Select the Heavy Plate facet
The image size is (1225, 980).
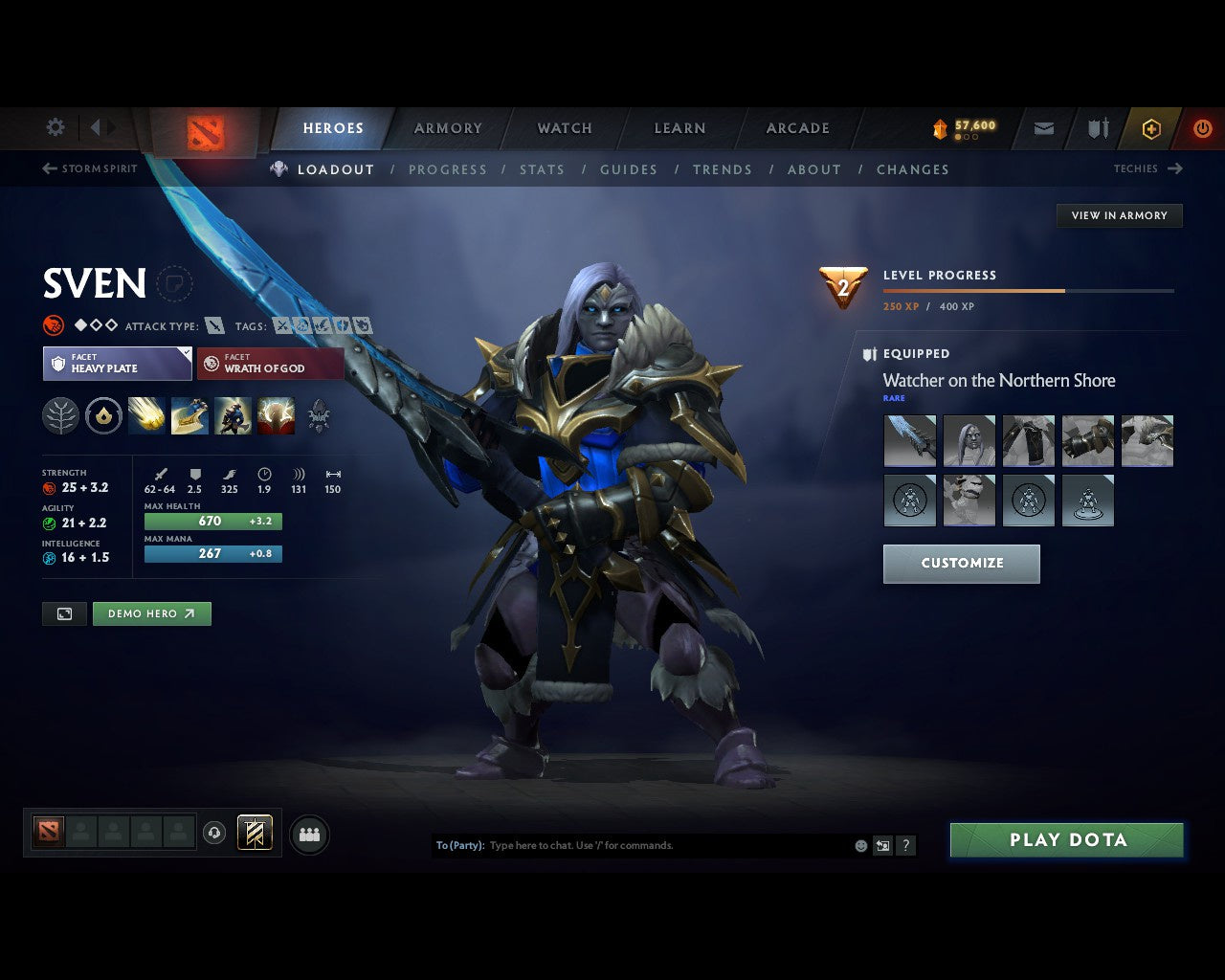click(x=117, y=364)
